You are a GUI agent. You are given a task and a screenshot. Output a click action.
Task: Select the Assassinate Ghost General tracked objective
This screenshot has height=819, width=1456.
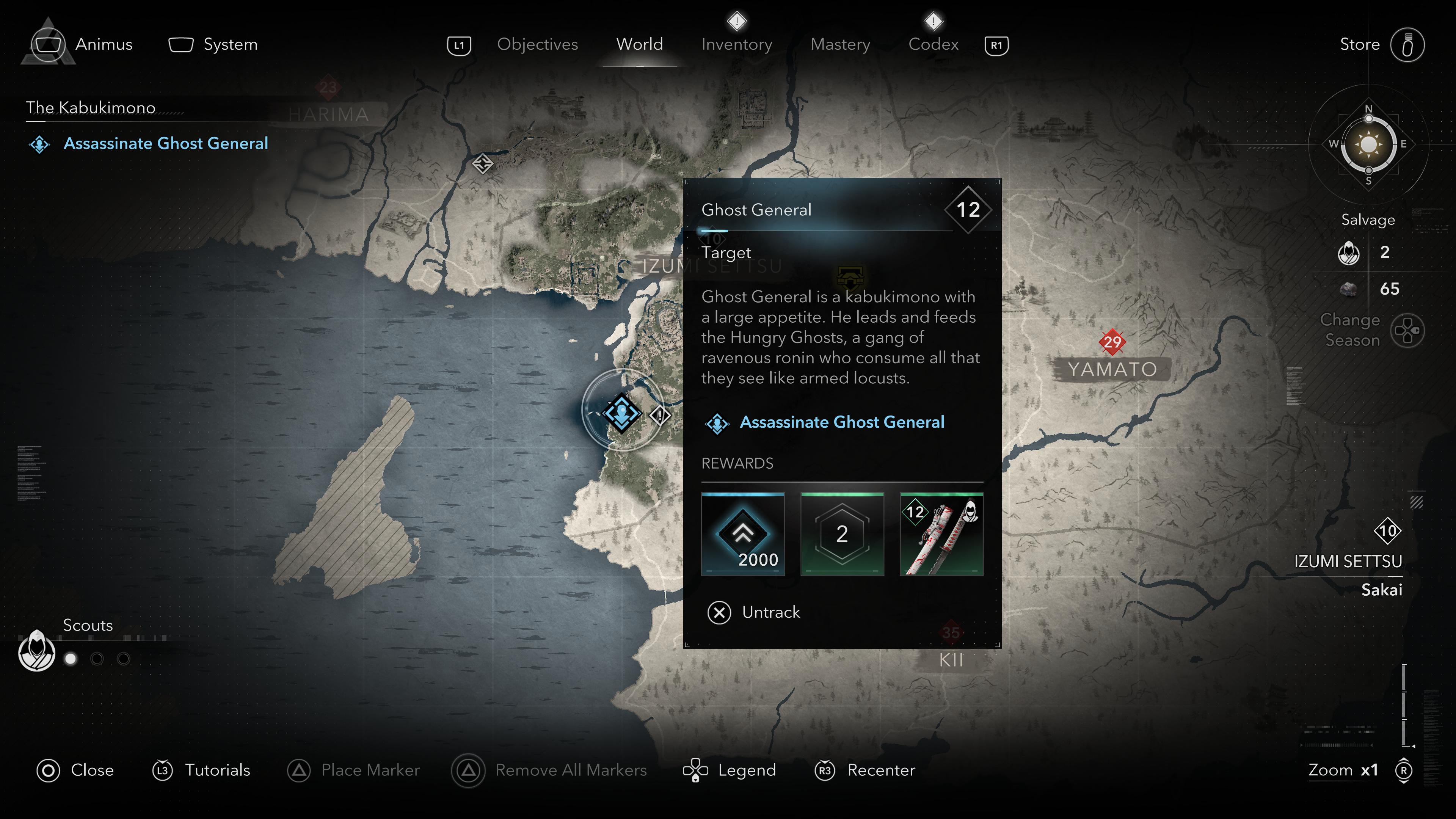[x=165, y=144]
